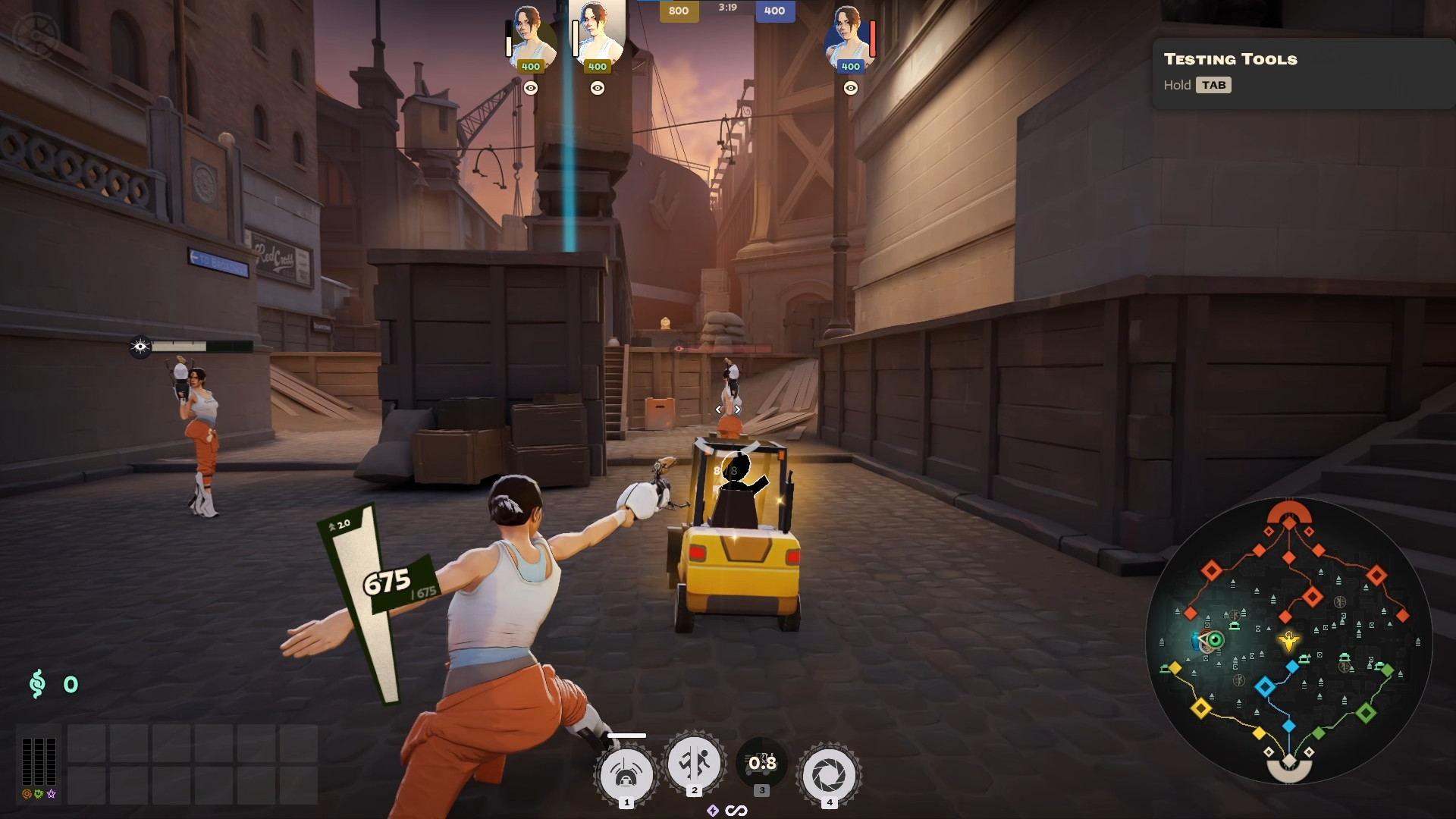Use the portal ability in slot 2
This screenshot has height=819, width=1456.
tap(694, 764)
